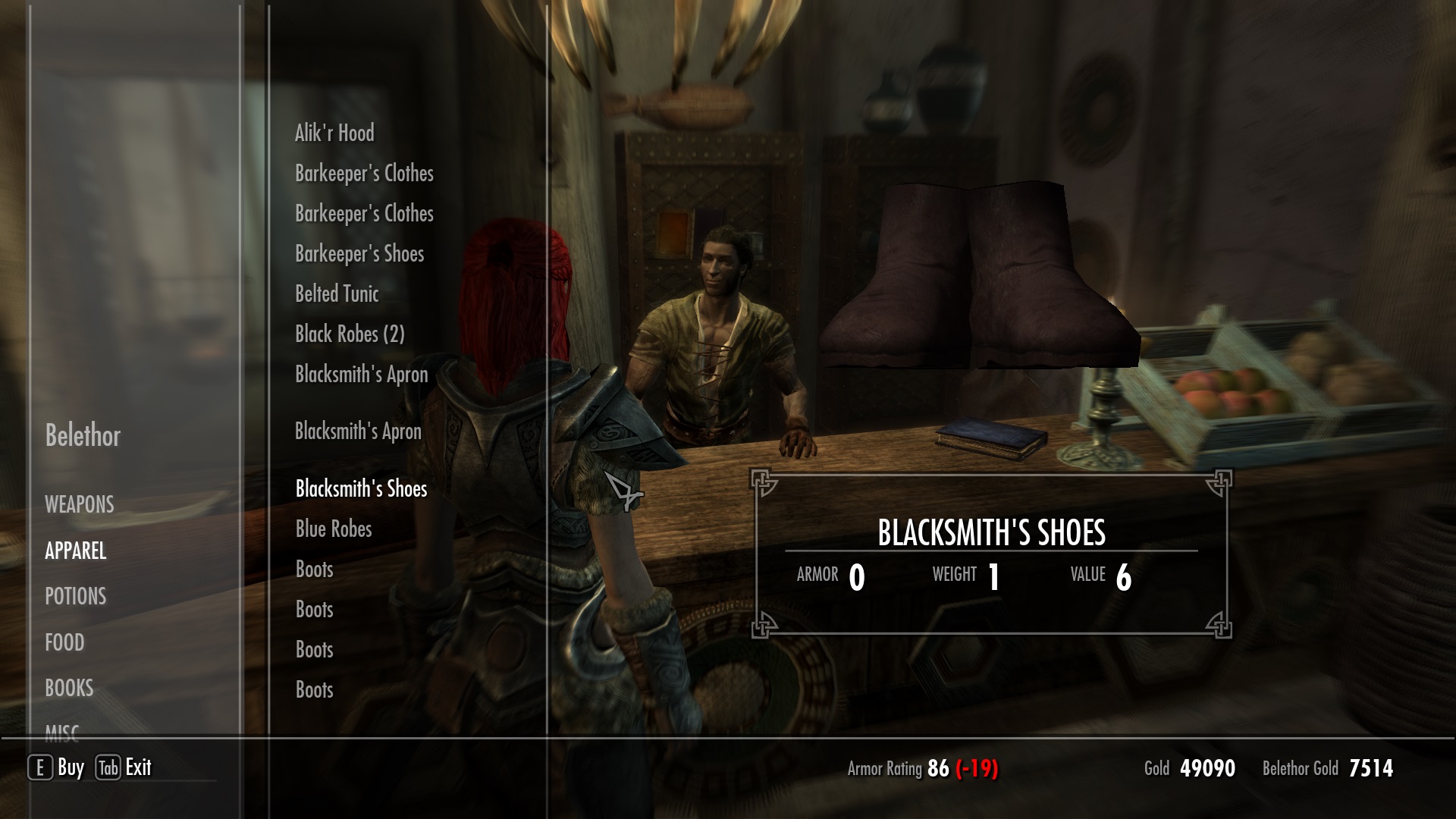Show the Food category

pyautogui.click(x=64, y=642)
